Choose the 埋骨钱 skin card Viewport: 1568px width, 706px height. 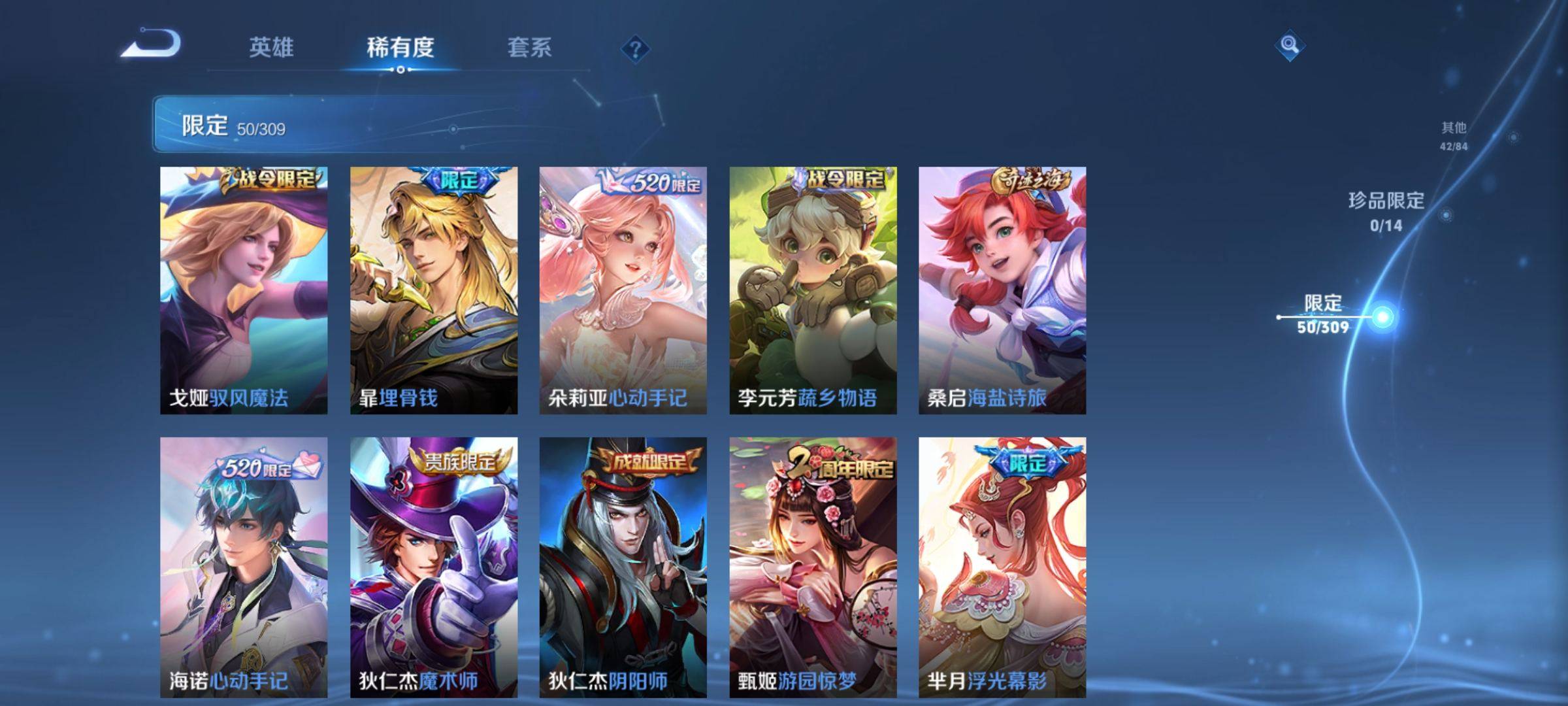point(434,290)
